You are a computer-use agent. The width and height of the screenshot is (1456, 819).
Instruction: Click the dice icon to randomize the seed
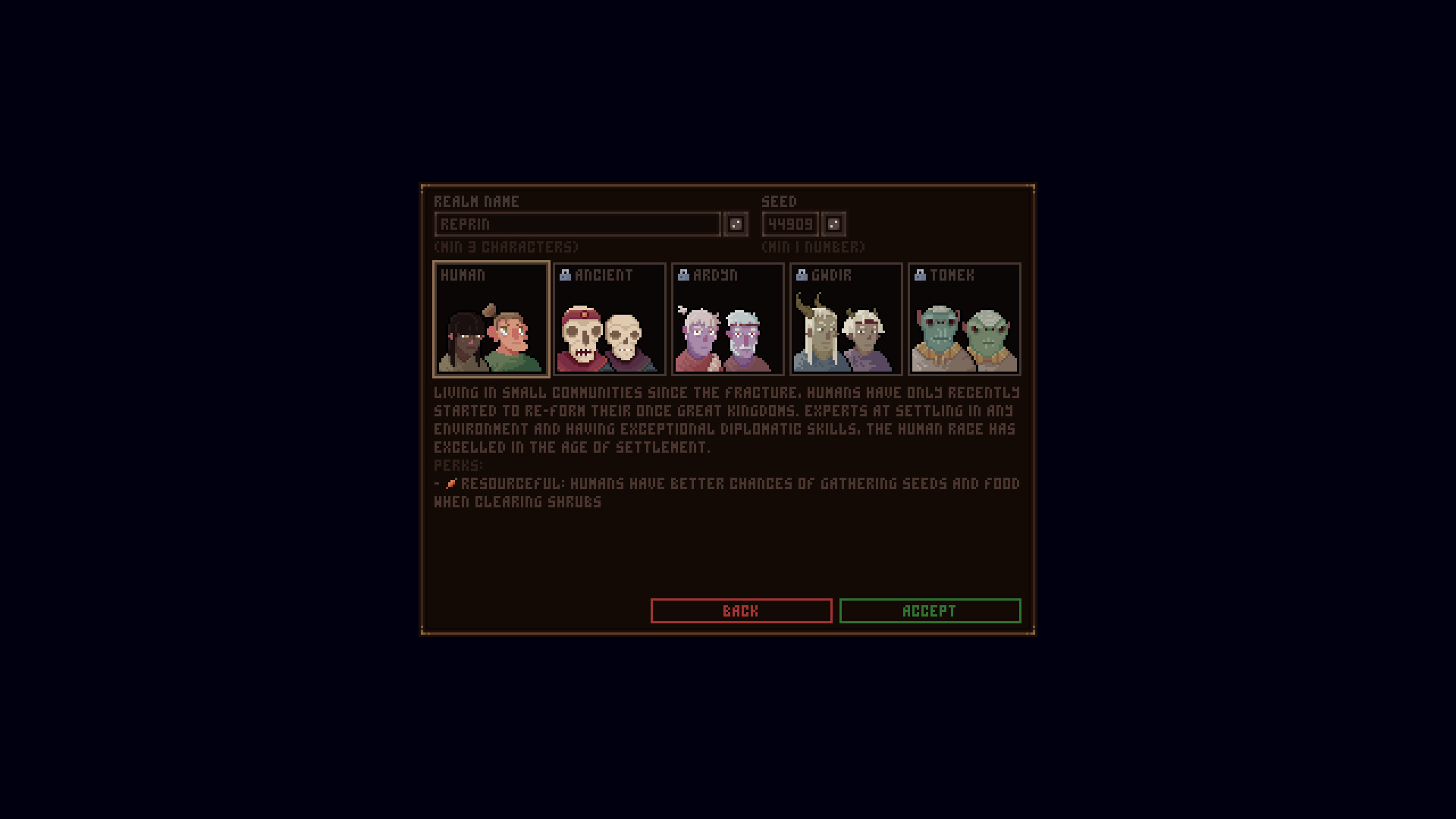click(x=833, y=224)
